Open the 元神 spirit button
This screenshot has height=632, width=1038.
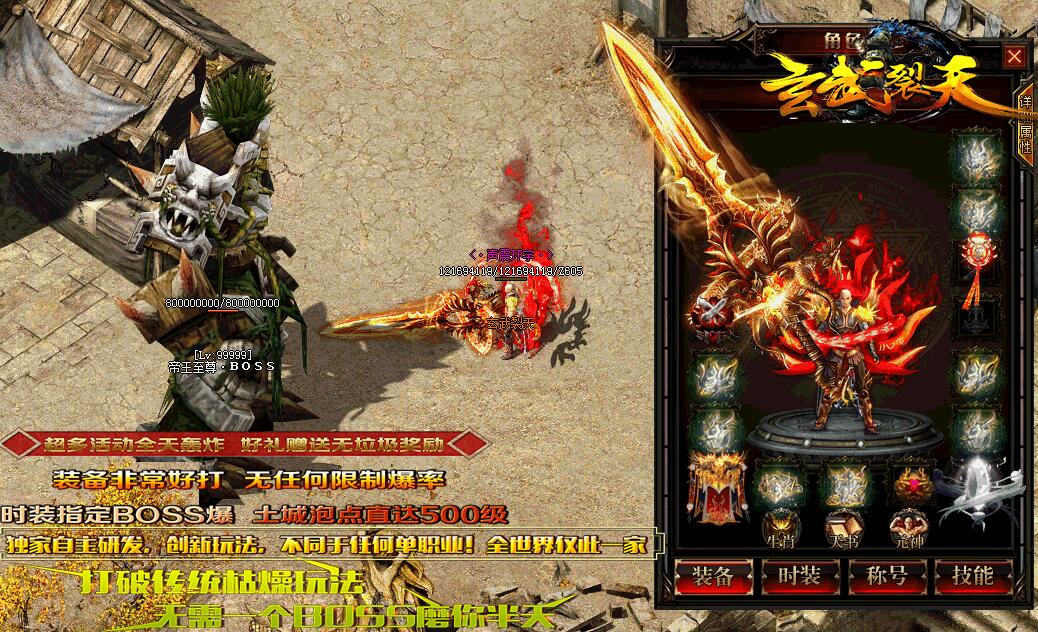click(x=909, y=529)
